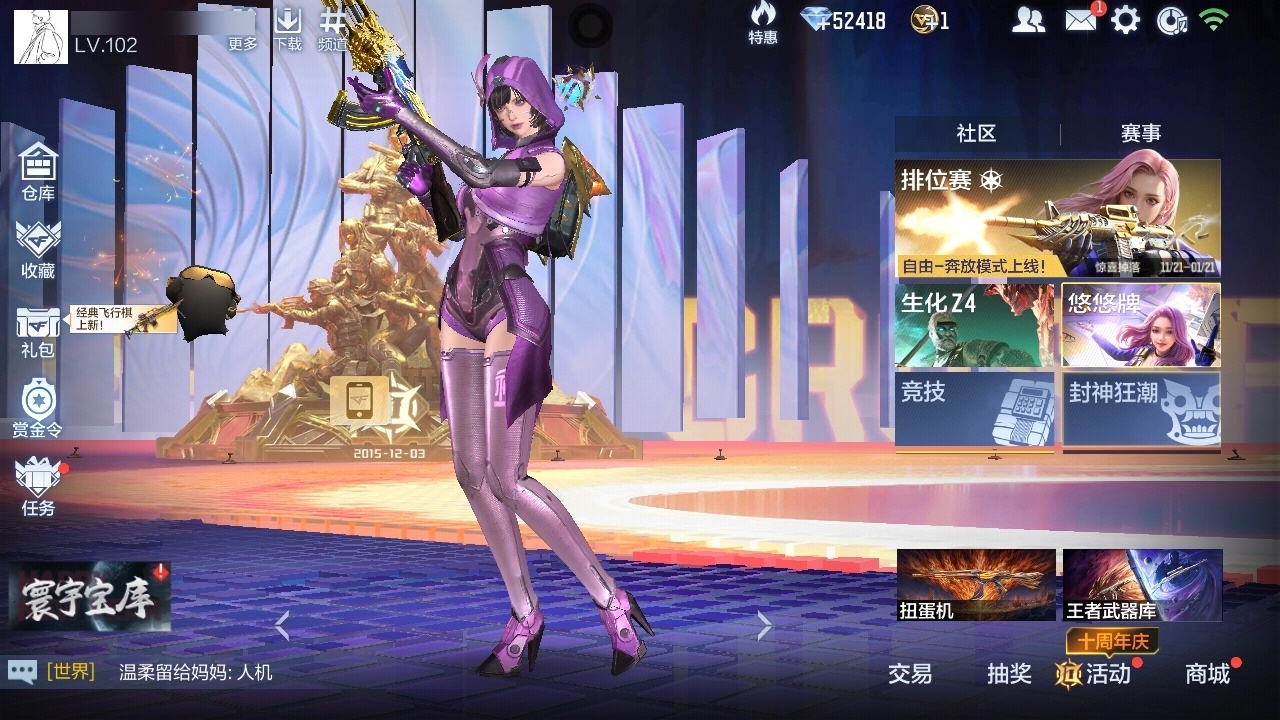Viewport: 1280px width, 720px height.
Task: Open the settings gear icon
Action: tap(1125, 20)
